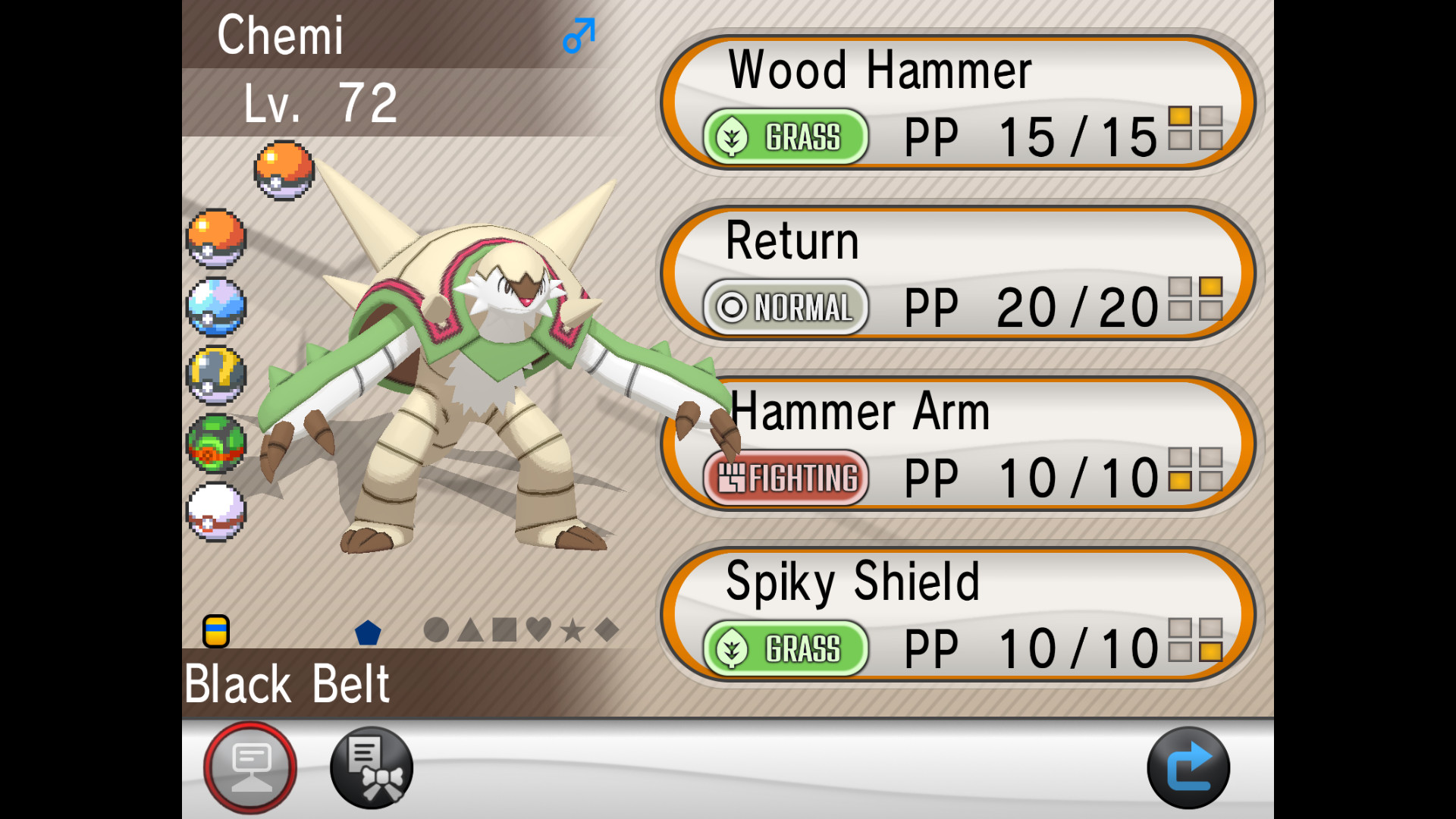
Task: Select the green Safari Ball party member
Action: click(216, 440)
